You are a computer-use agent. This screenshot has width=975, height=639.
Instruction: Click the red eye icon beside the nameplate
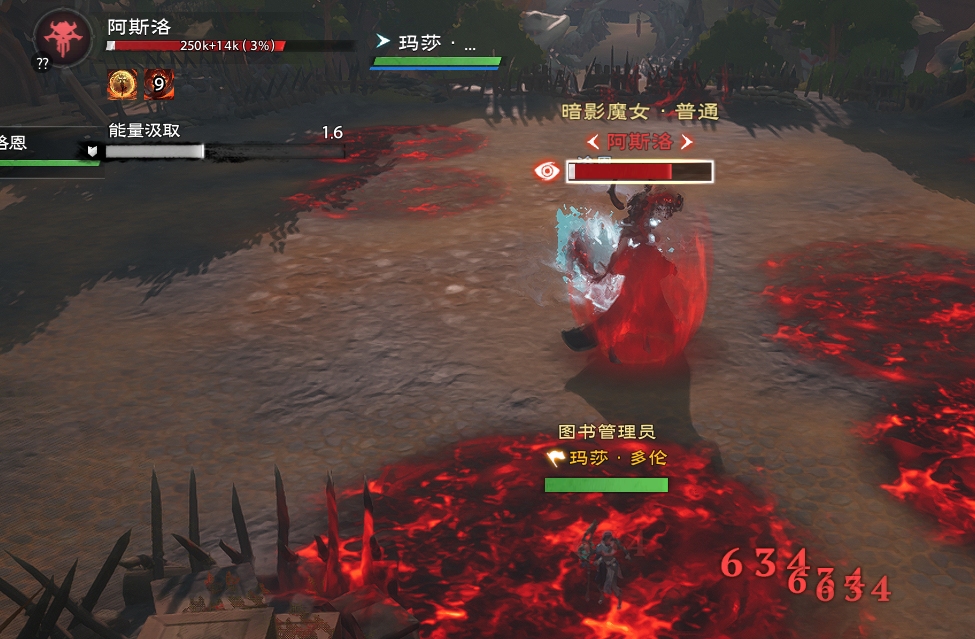coord(548,171)
